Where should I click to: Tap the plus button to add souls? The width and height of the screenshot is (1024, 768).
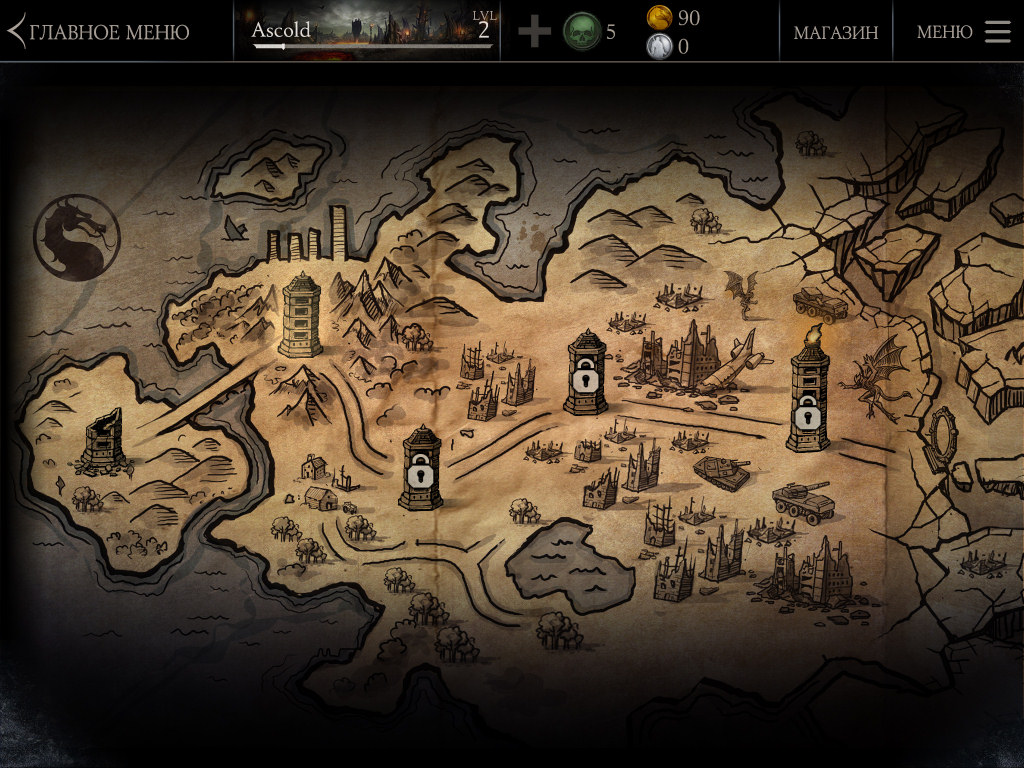point(534,32)
